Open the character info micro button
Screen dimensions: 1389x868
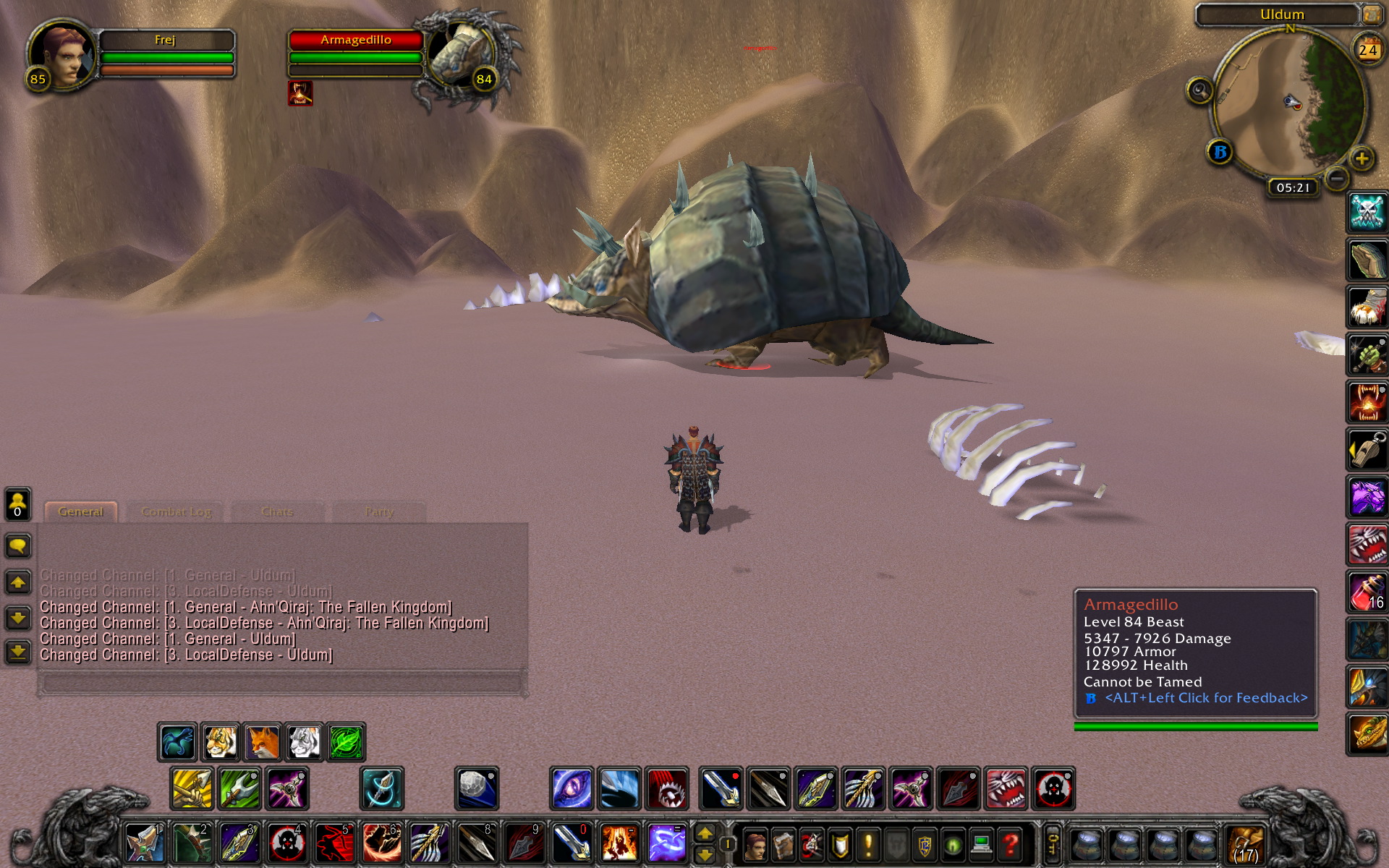[x=755, y=843]
